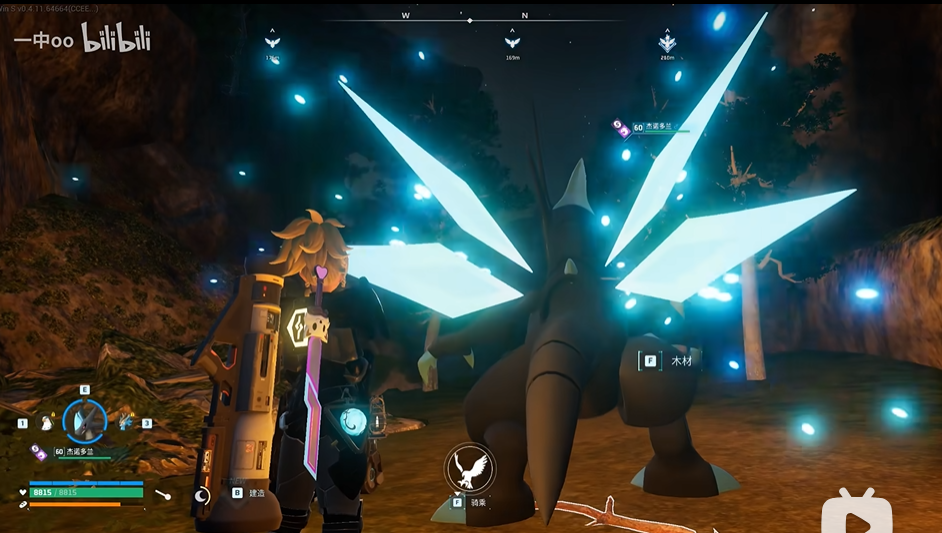Switch to the penguin pal party slot
The image size is (942, 533).
(43, 423)
